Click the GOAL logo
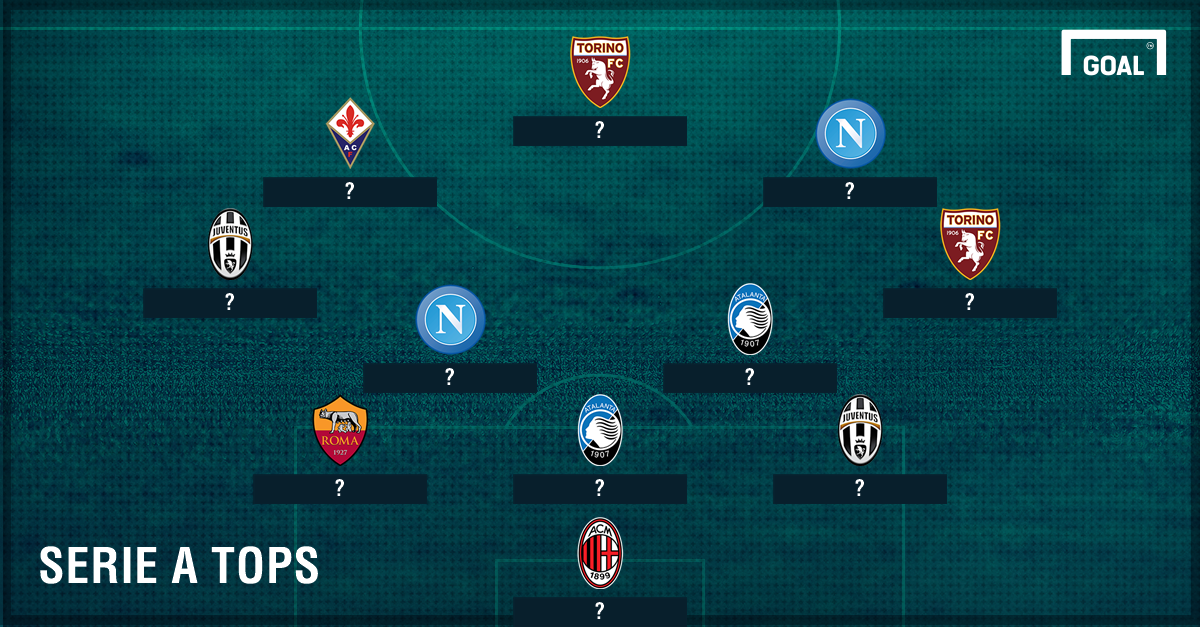This screenshot has width=1200, height=627. (x=1113, y=56)
